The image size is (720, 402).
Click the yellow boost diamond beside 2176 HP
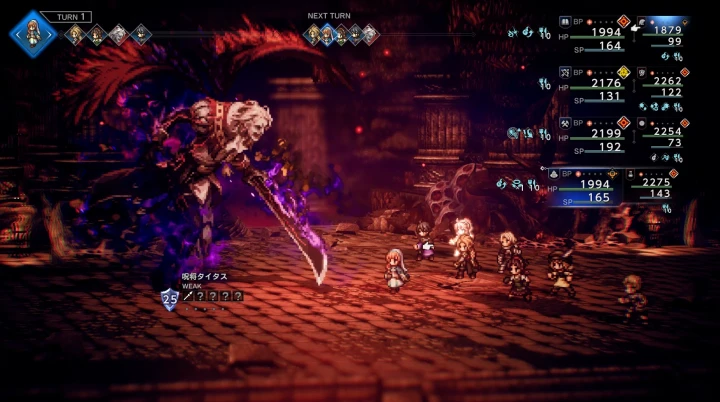click(622, 72)
